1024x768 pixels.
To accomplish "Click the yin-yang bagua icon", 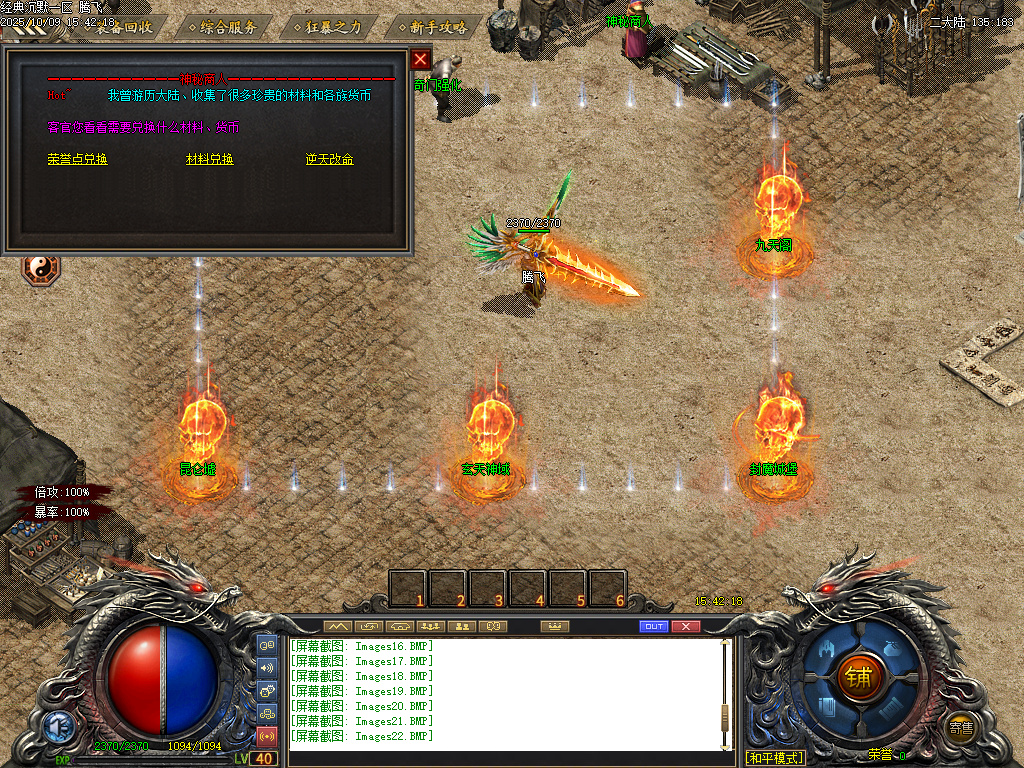I will coord(41,267).
